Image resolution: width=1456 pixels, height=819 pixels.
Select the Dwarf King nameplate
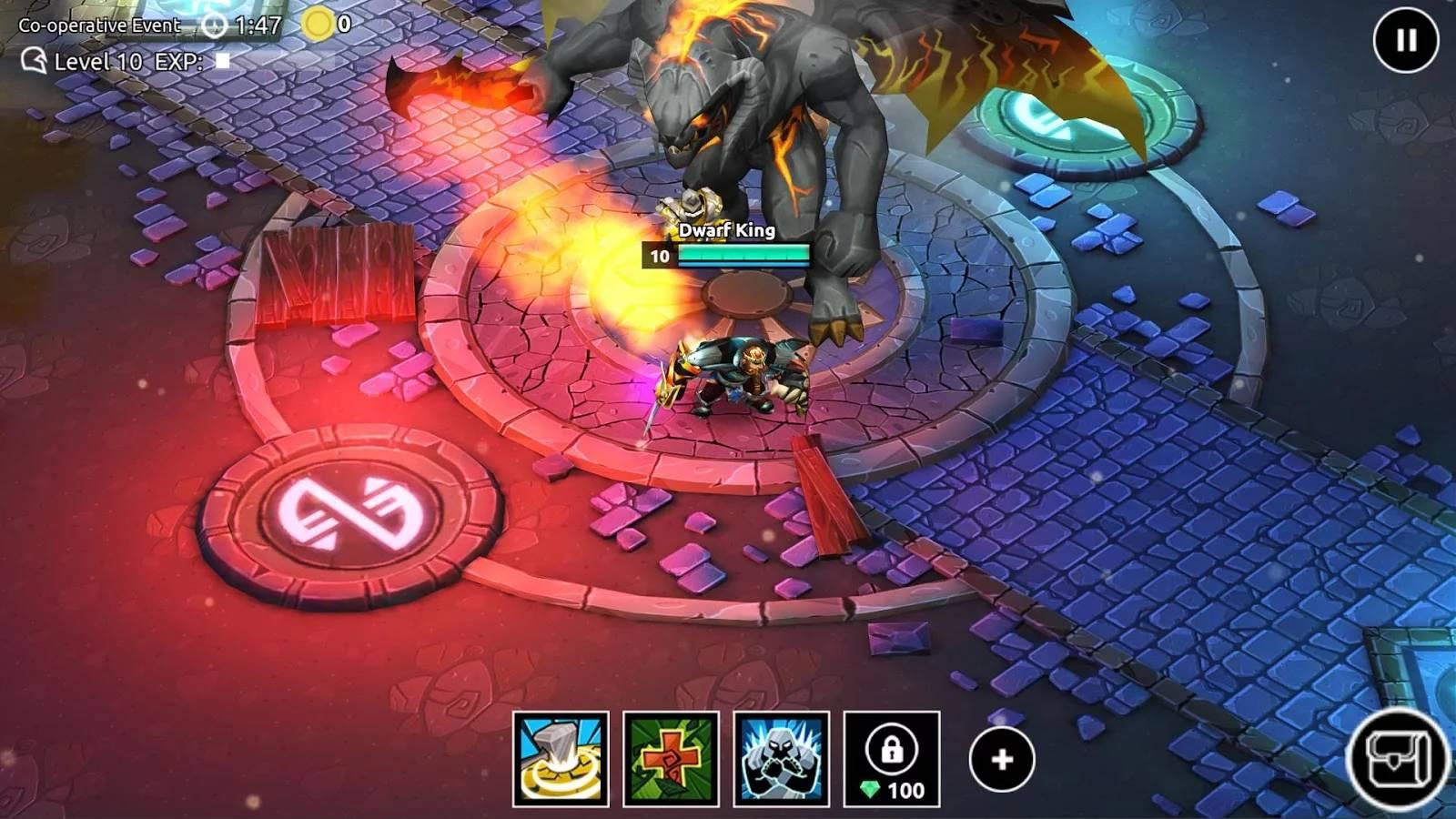(723, 230)
